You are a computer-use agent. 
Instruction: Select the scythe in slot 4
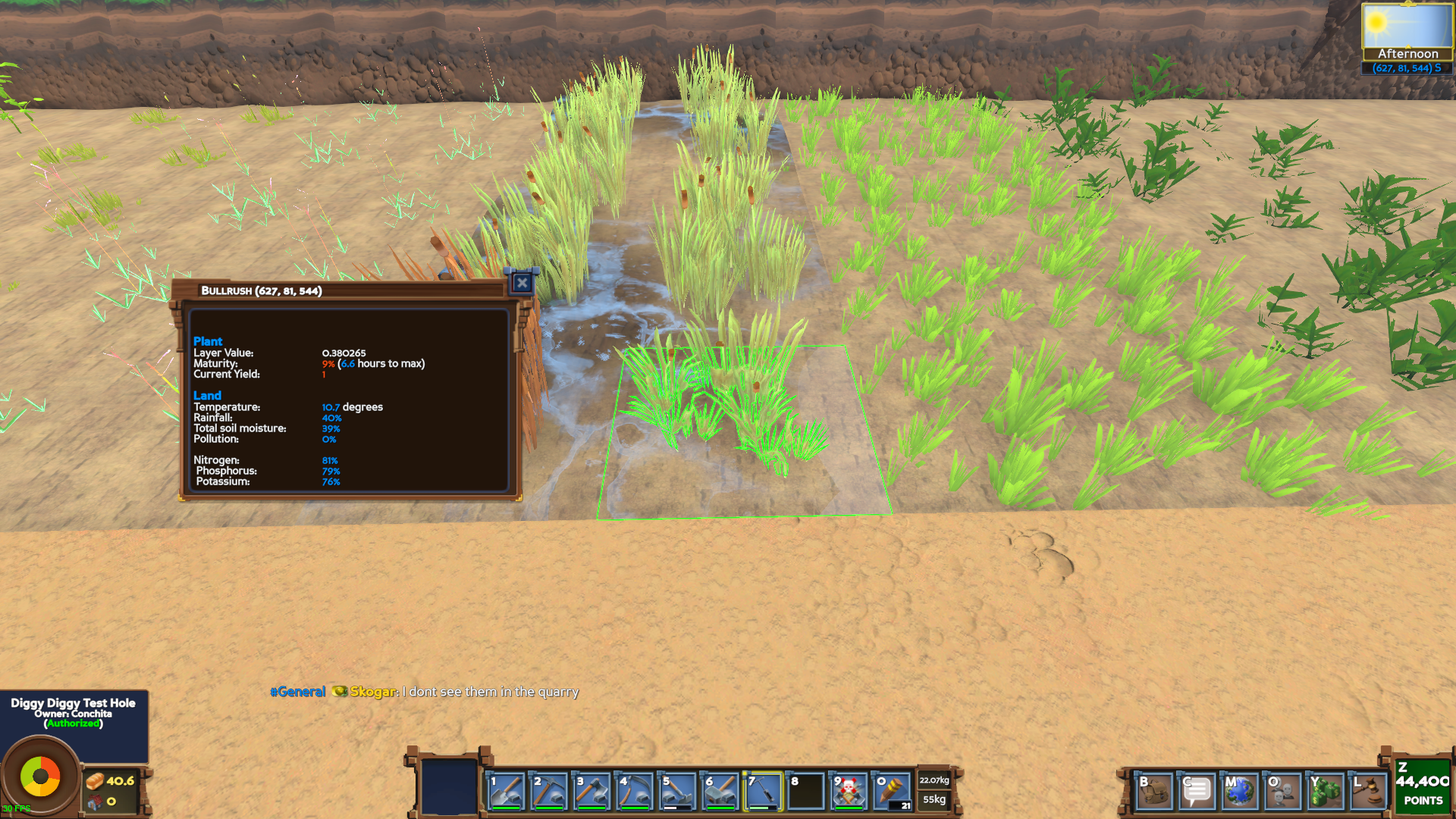click(635, 791)
